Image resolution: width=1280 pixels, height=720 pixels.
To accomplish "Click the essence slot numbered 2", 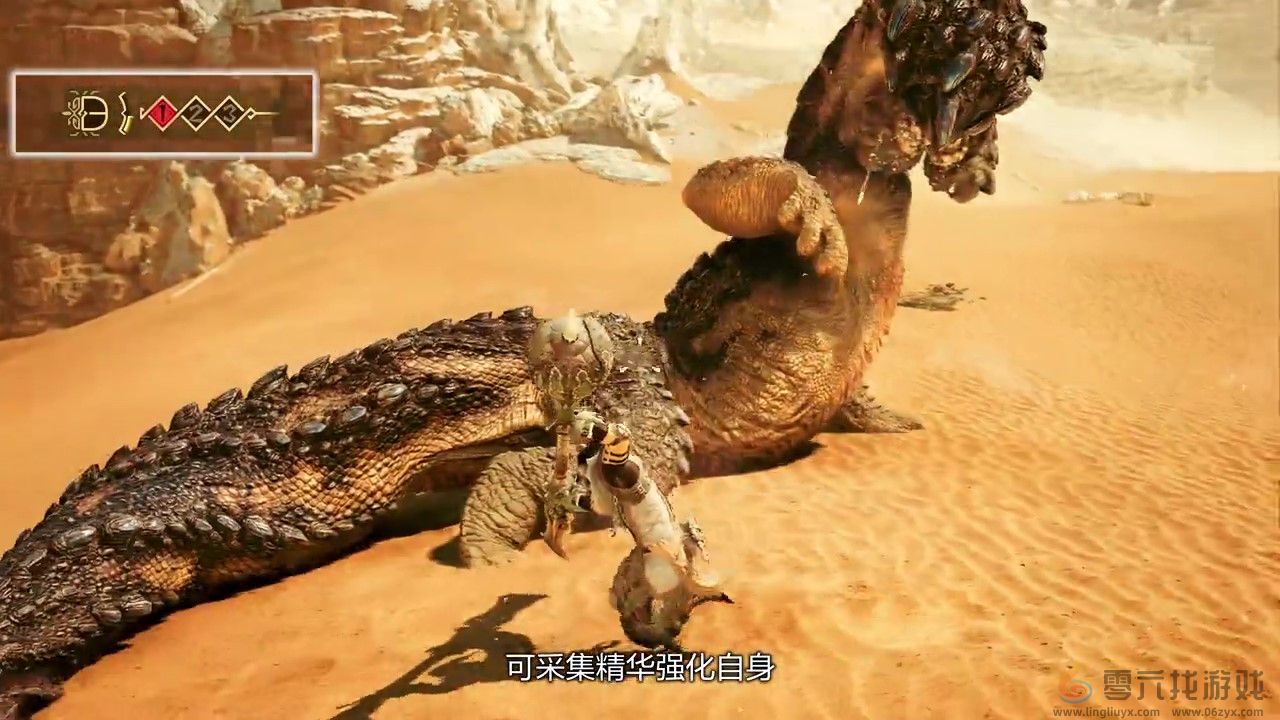I will point(197,112).
